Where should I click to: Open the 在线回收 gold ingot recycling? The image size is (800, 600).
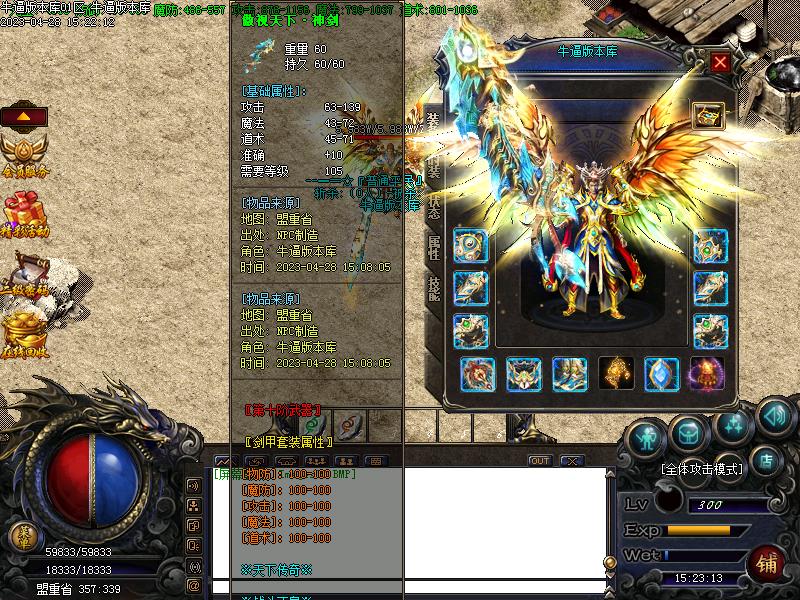24,331
